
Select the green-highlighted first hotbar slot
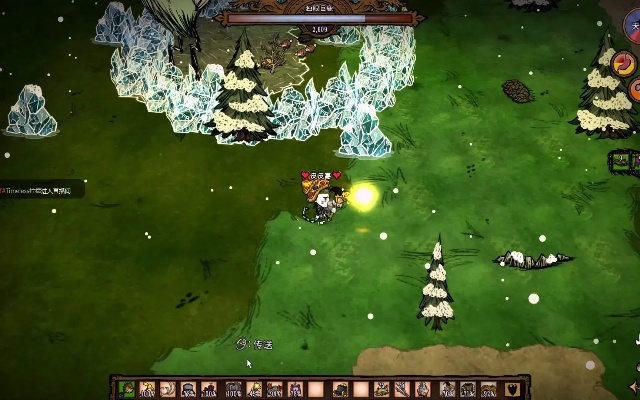coord(127,389)
